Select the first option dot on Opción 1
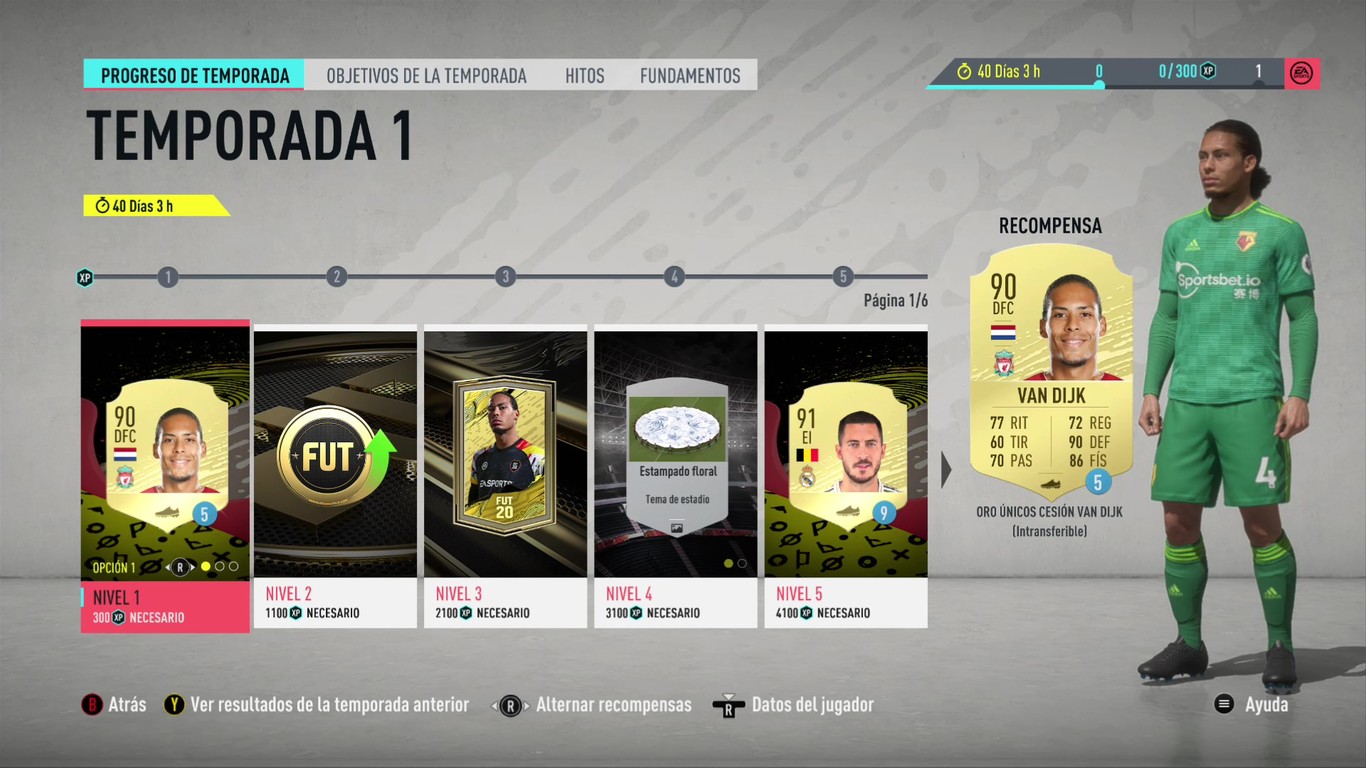The image size is (1366, 768). (x=206, y=566)
